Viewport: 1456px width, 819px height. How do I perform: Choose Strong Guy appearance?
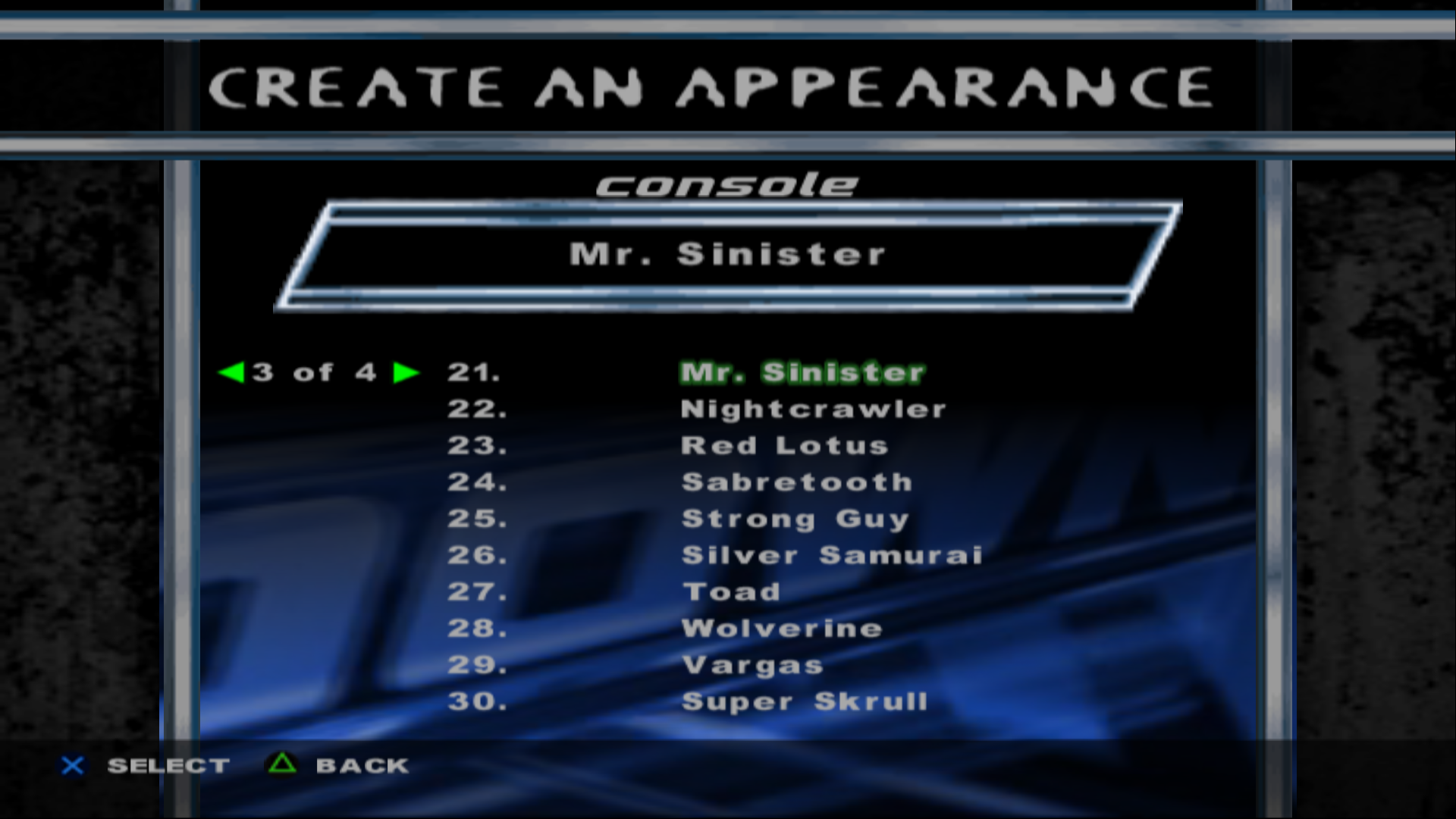click(795, 519)
